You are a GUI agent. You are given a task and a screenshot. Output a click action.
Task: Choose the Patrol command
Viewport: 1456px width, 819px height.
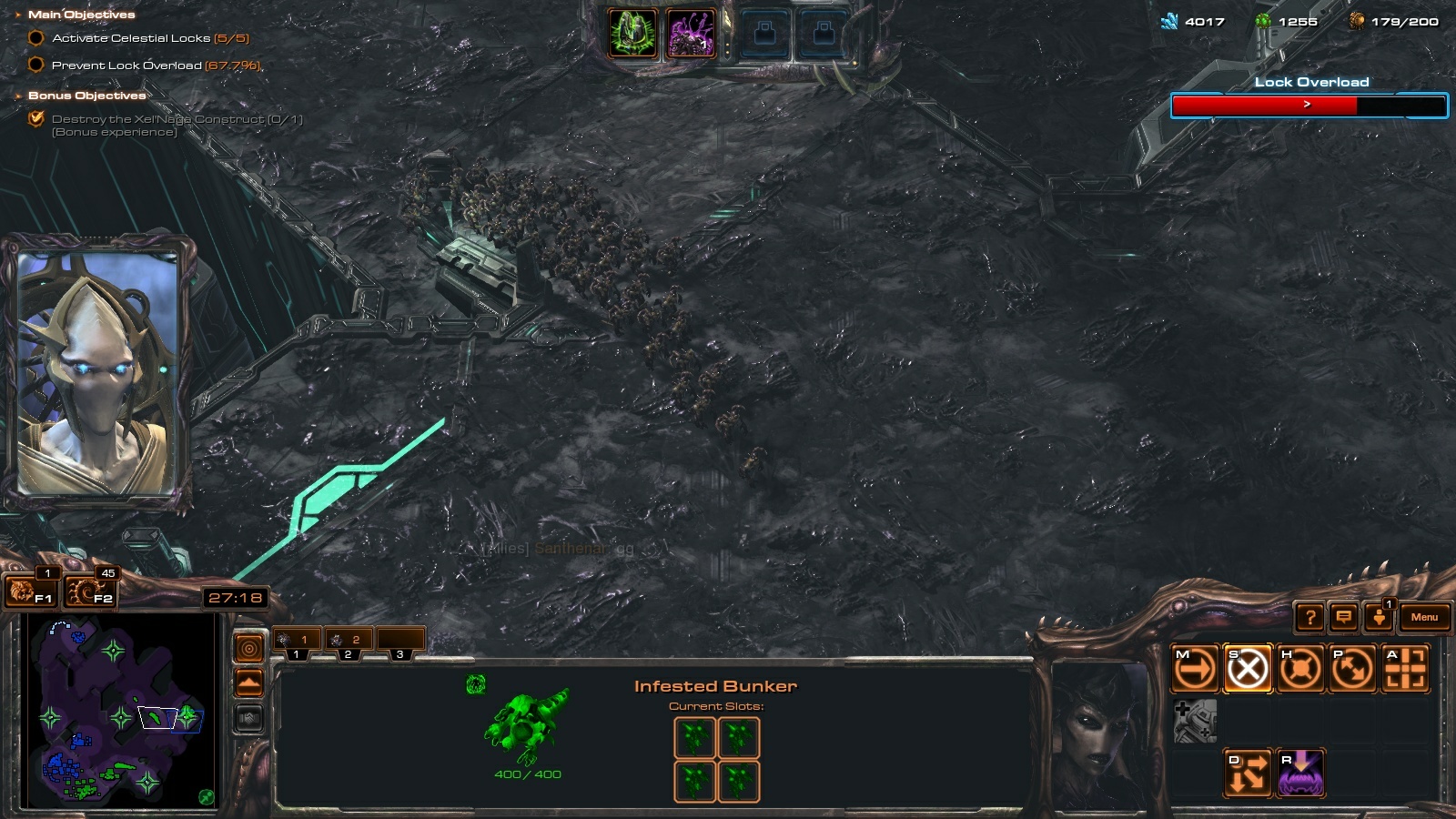[1353, 670]
